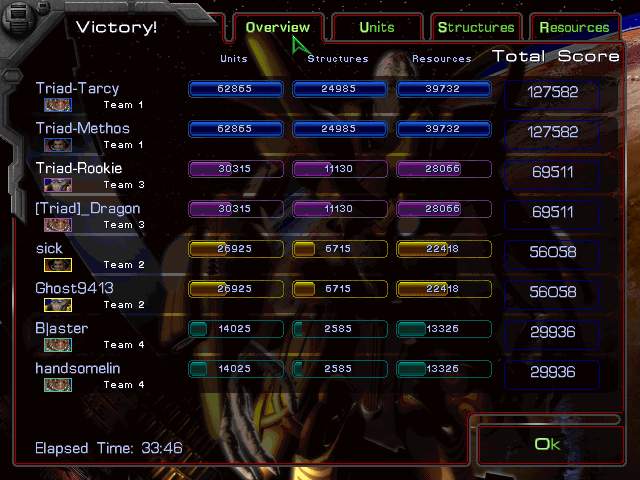Screen dimensions: 640x480
Task: Select the Resources score tab
Action: point(574,27)
